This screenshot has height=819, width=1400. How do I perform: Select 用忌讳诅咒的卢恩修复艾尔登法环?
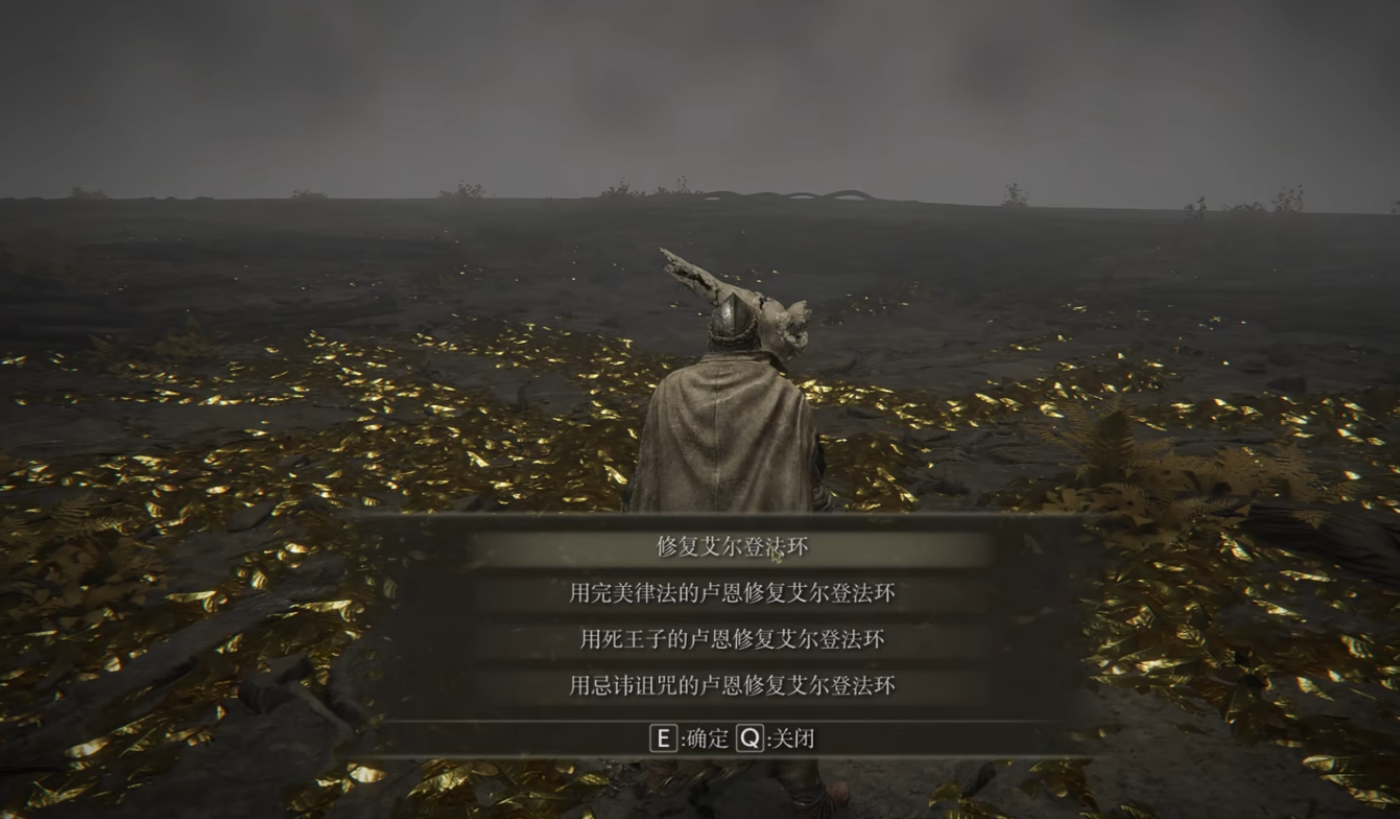(732, 685)
